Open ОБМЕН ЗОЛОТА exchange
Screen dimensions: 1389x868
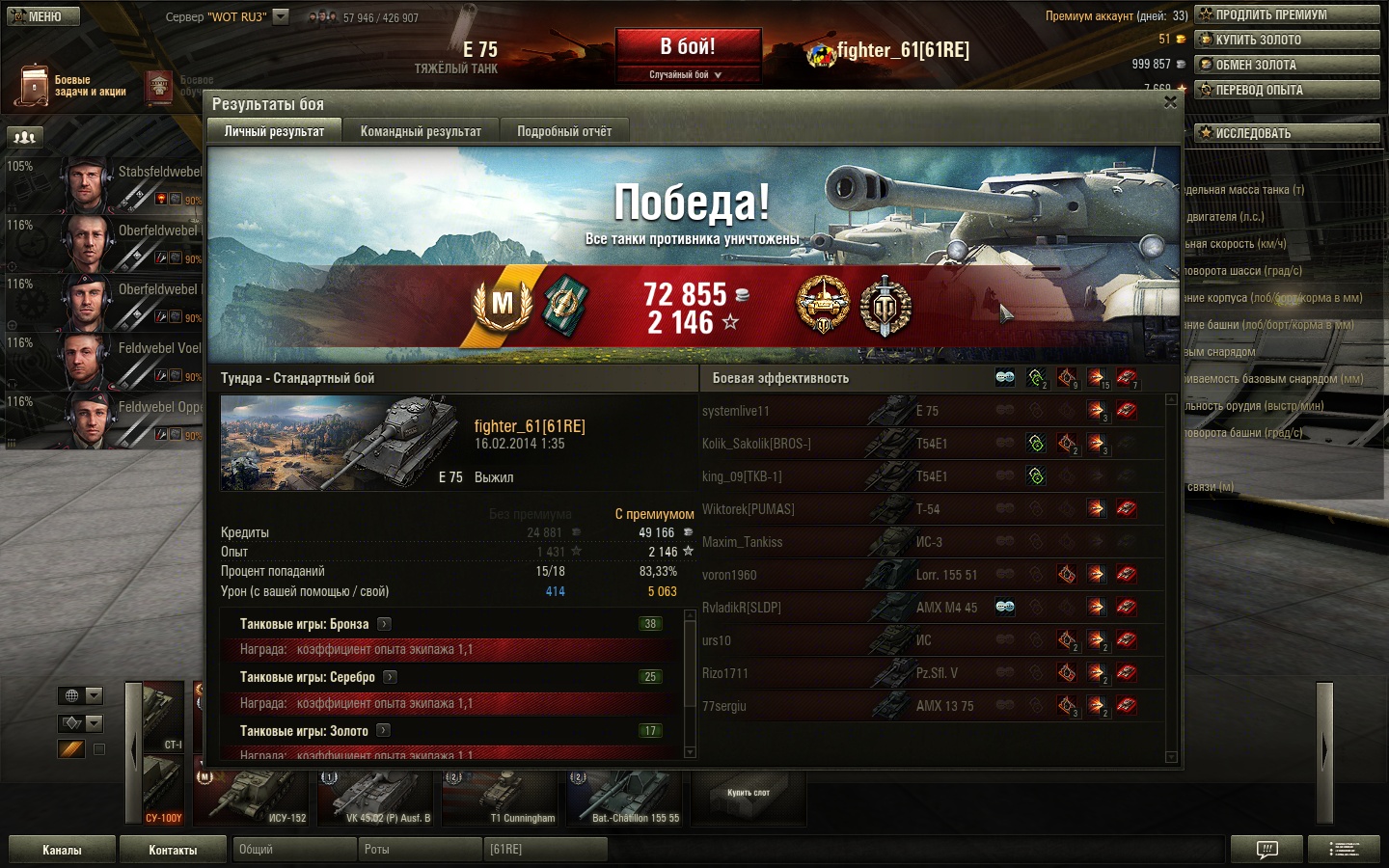coord(1287,65)
